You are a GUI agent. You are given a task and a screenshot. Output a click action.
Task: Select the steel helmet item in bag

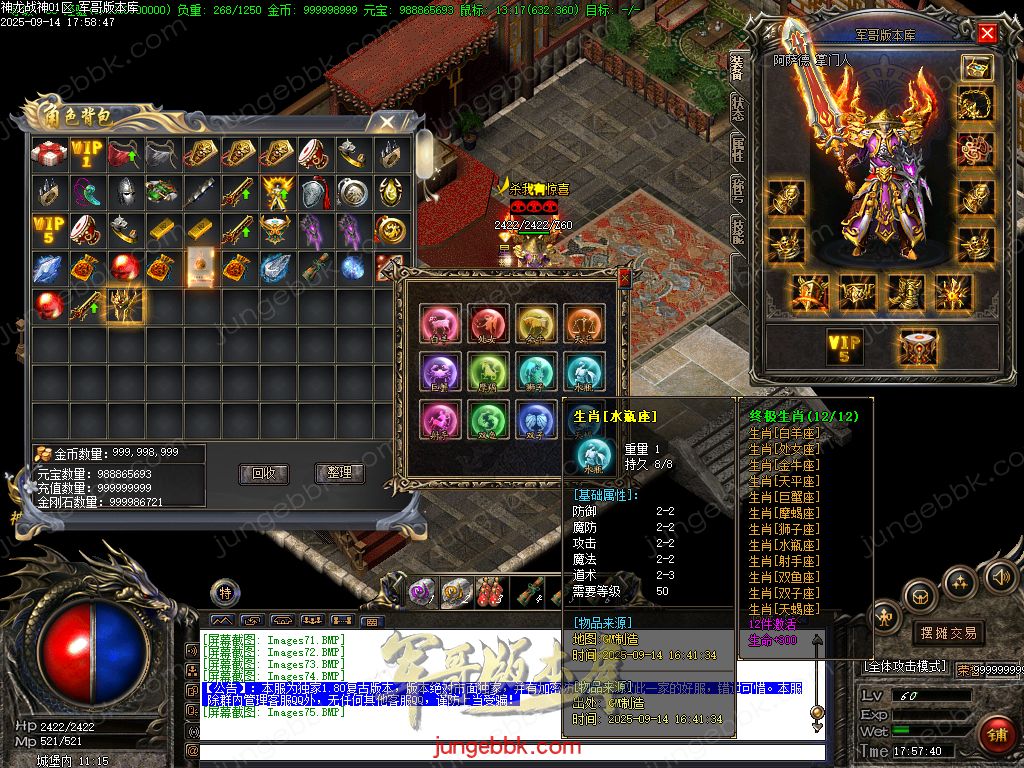[x=125, y=192]
